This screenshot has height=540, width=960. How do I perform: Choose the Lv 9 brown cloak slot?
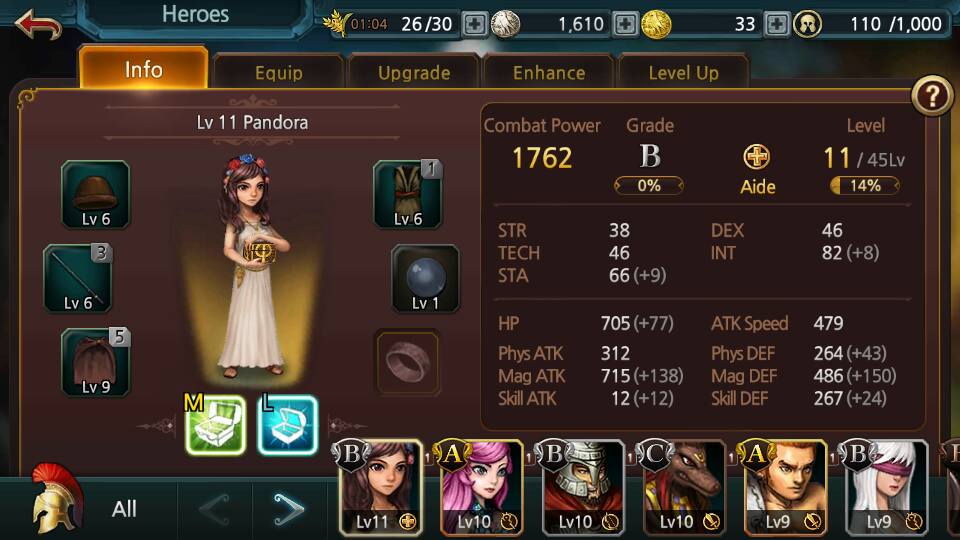tap(96, 361)
